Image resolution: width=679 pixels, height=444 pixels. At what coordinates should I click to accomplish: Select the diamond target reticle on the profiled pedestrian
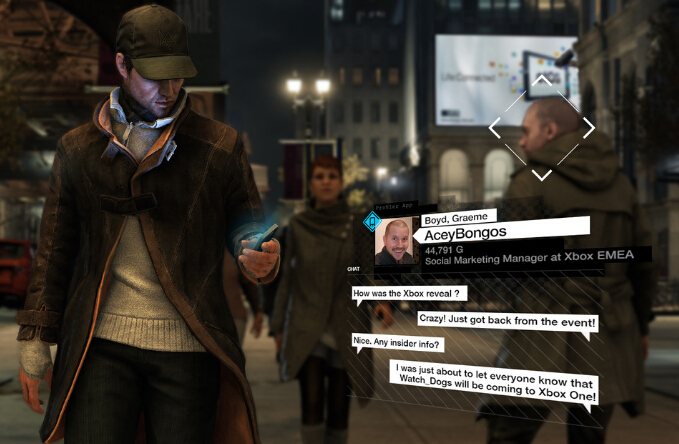coord(541,128)
